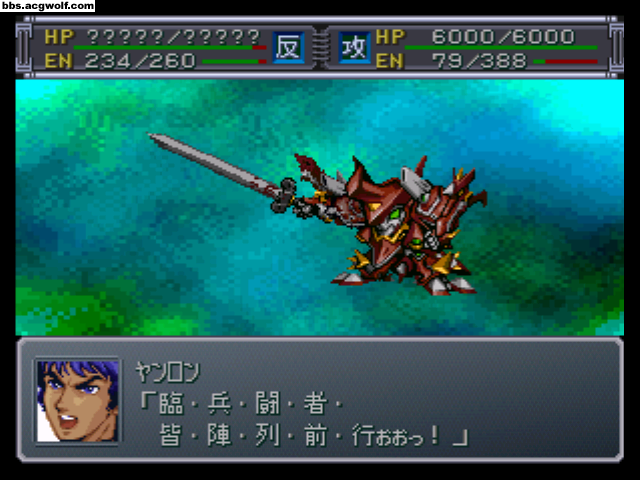Click the bbs.acgwolf.com watermark
This screenshot has height=480, width=640.
click(48, 6)
